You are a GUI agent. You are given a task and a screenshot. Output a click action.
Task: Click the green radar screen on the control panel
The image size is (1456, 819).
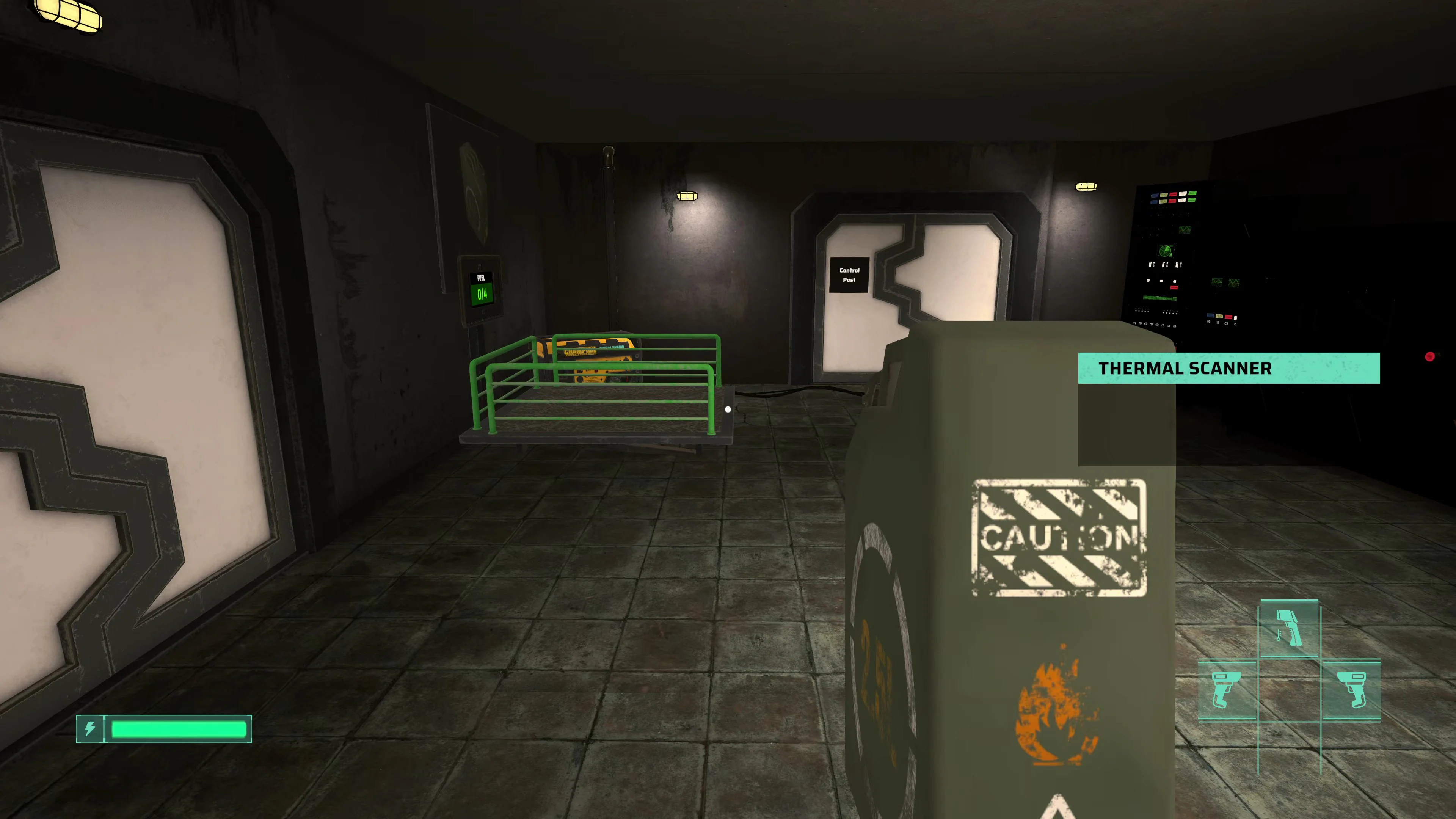(1166, 251)
